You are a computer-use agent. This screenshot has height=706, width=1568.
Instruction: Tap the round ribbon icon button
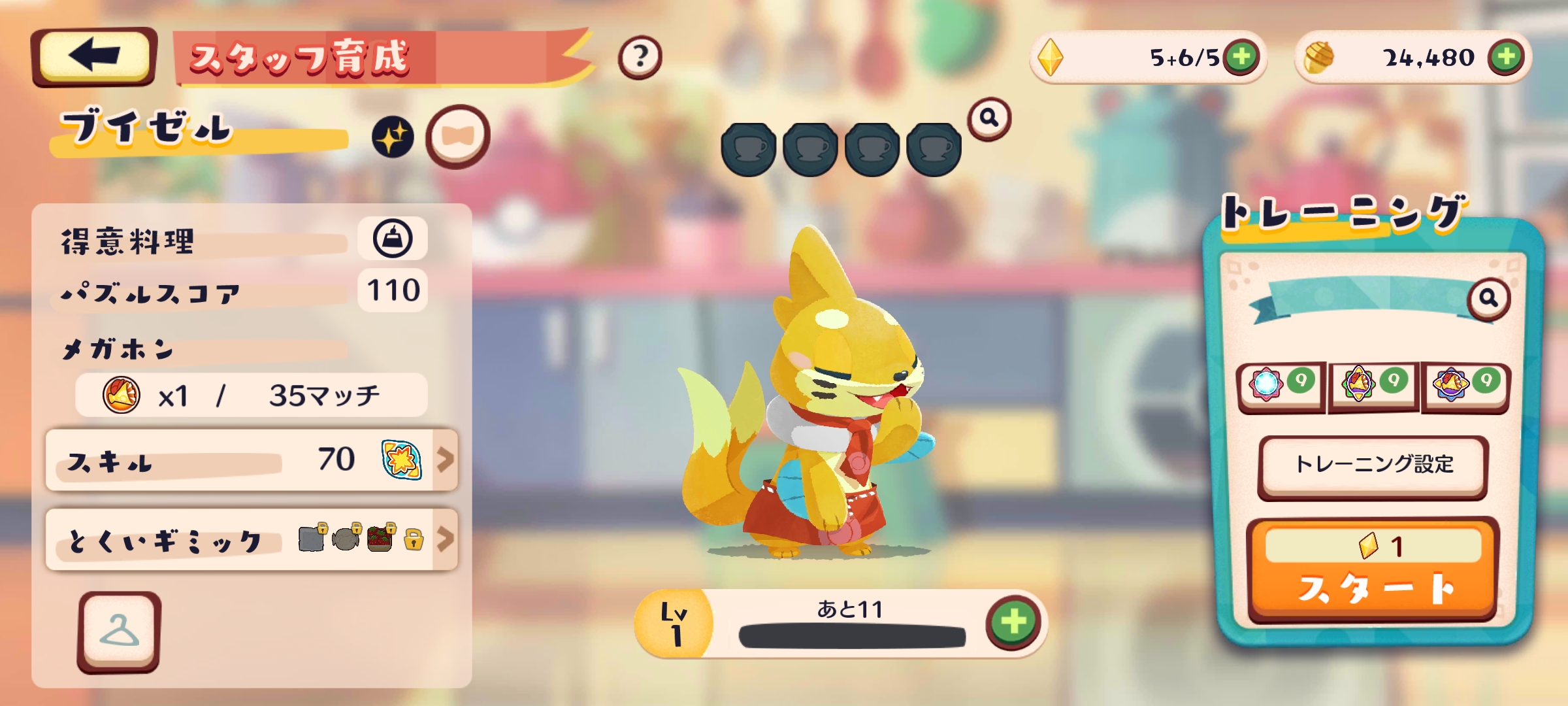click(457, 136)
